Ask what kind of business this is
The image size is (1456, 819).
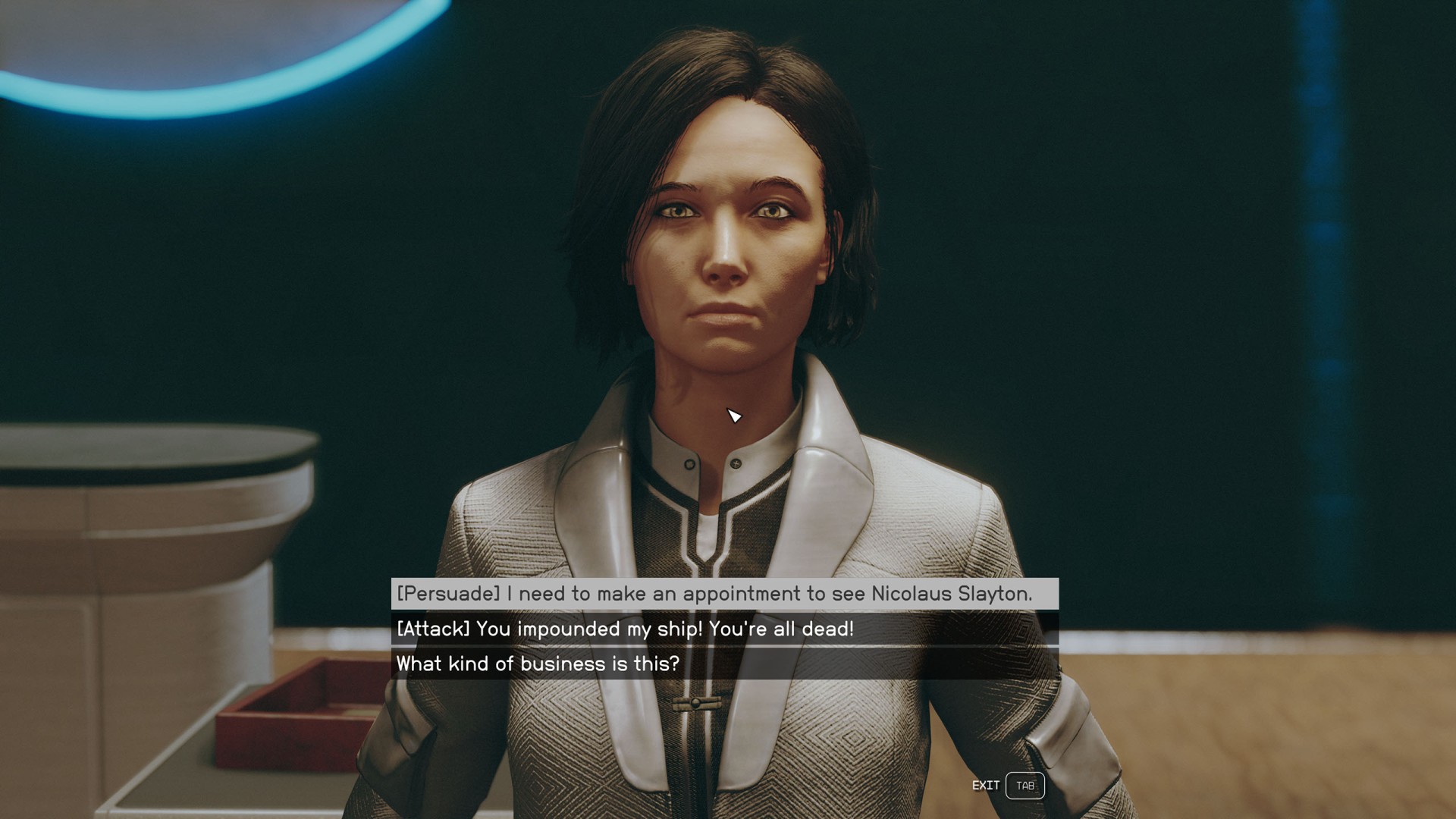click(538, 664)
